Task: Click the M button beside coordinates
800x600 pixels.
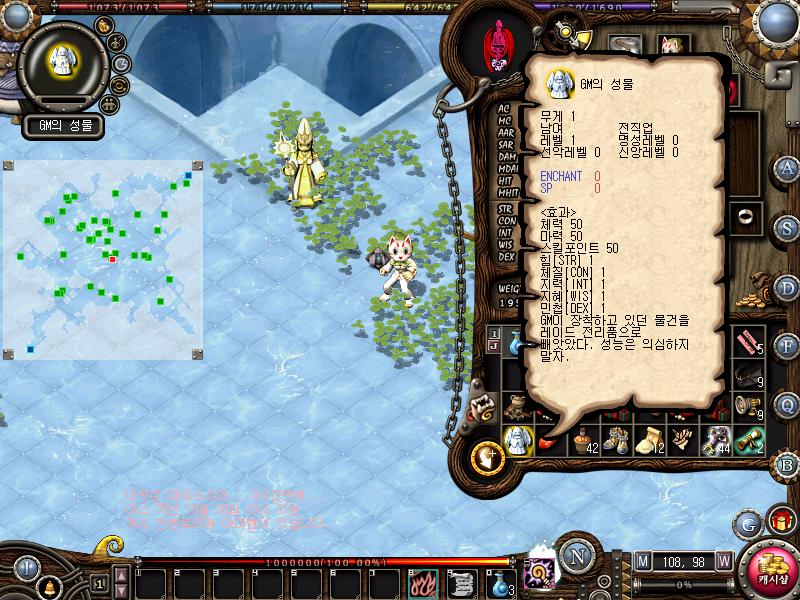Action: point(641,560)
